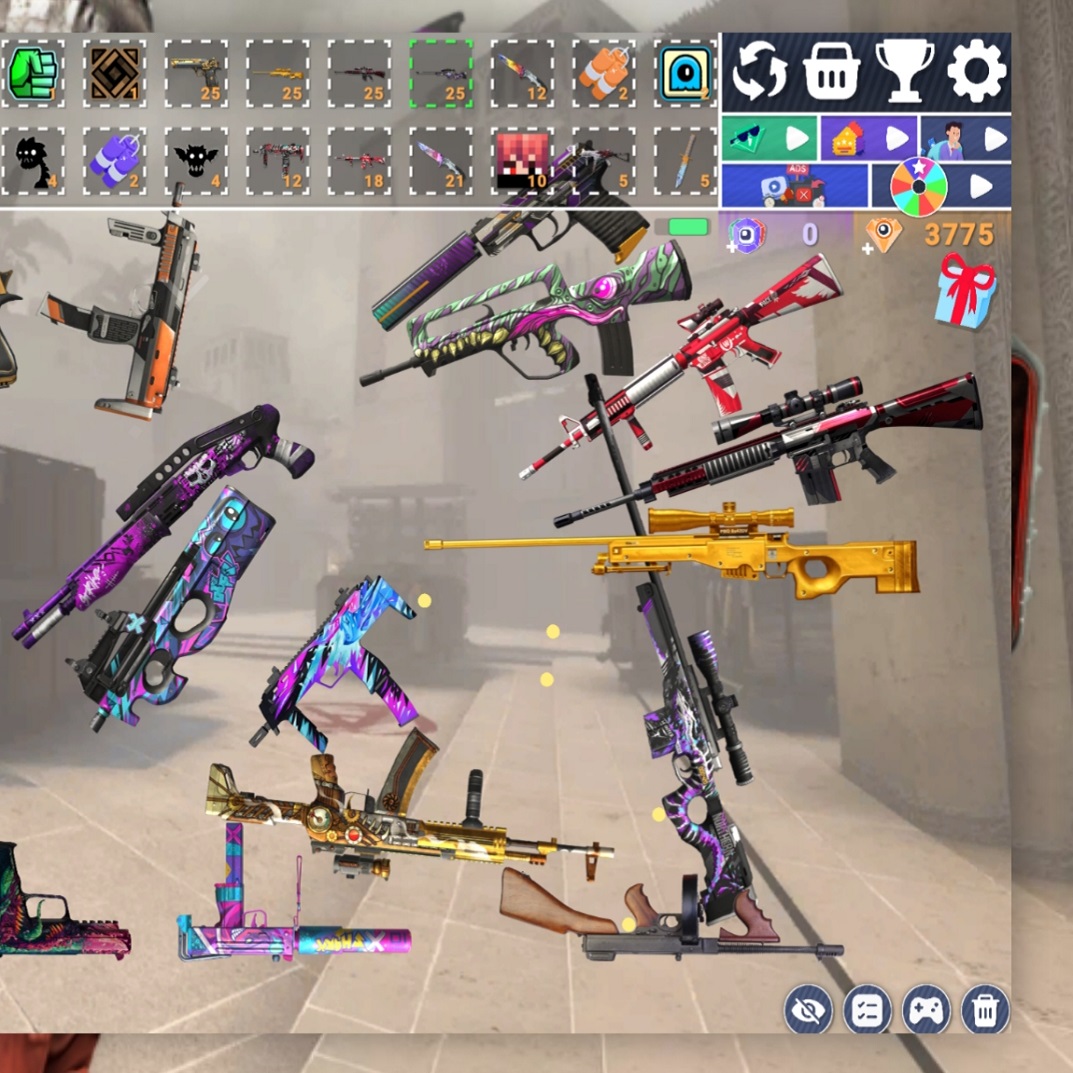
Task: Pick the orange dynamite bundle slot
Action: click(x=604, y=73)
